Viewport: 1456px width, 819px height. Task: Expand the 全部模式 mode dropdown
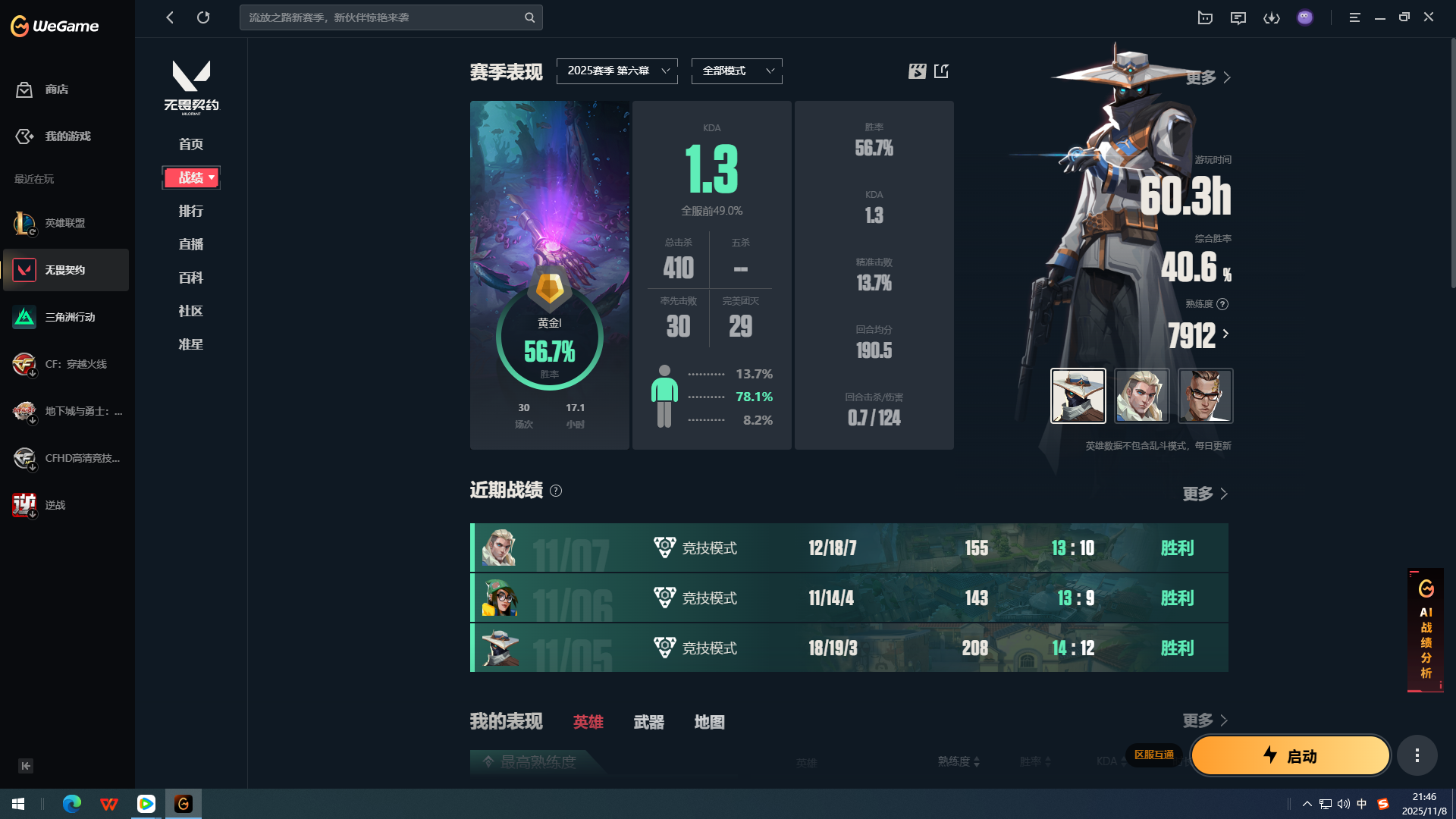coord(736,71)
